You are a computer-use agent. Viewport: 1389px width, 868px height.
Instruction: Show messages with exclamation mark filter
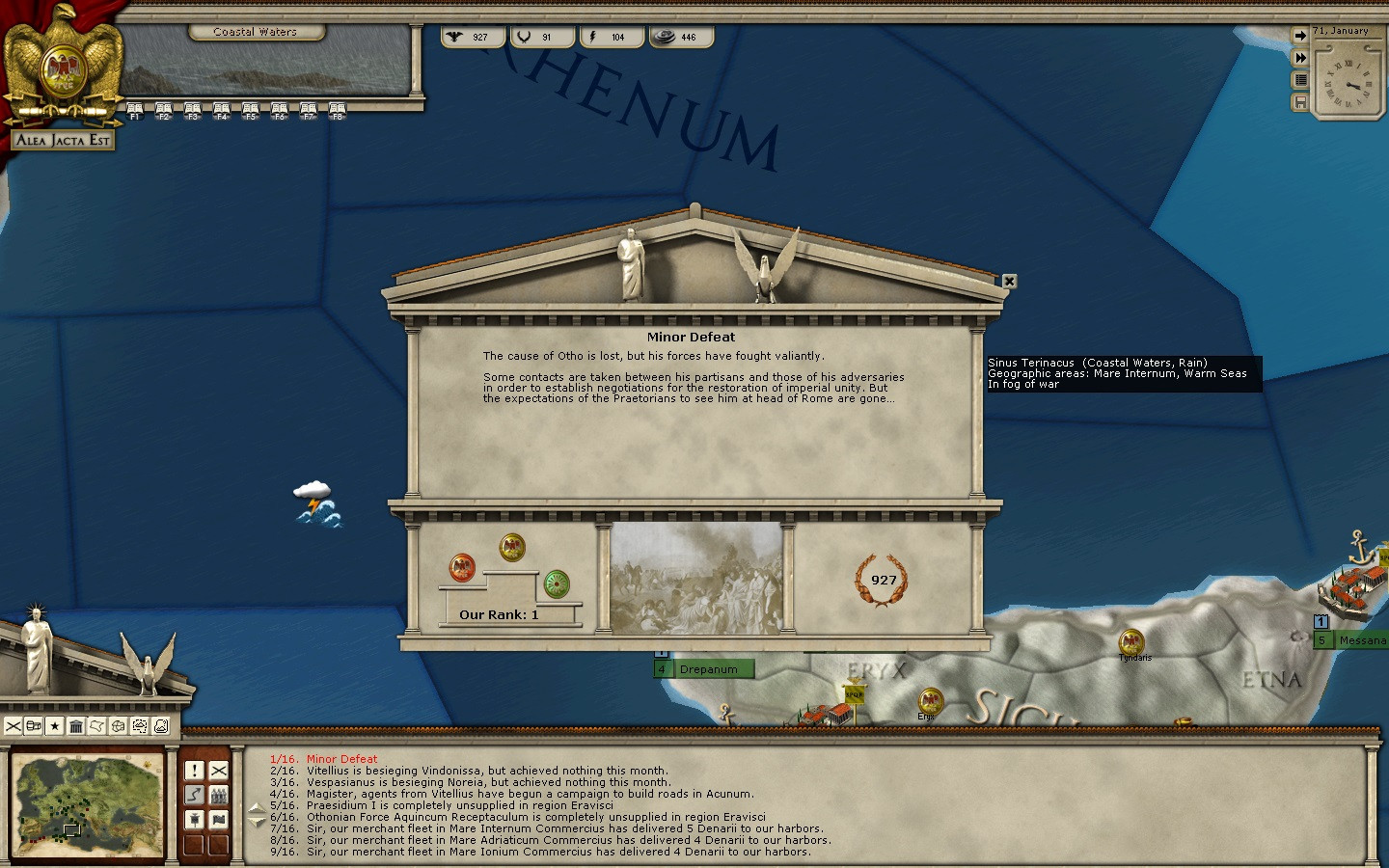pyautogui.click(x=194, y=771)
